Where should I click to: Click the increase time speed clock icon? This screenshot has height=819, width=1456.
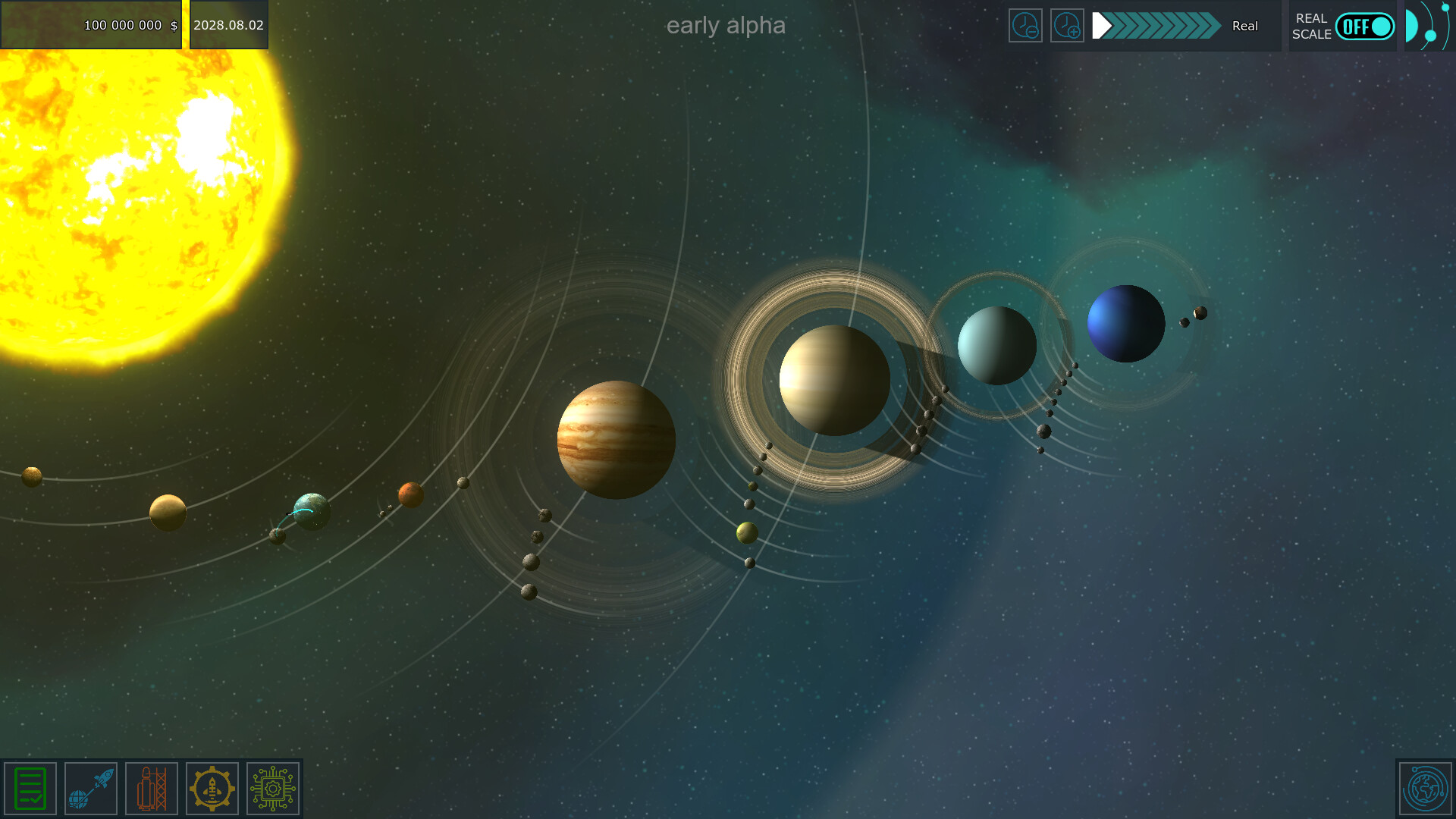click(1067, 25)
